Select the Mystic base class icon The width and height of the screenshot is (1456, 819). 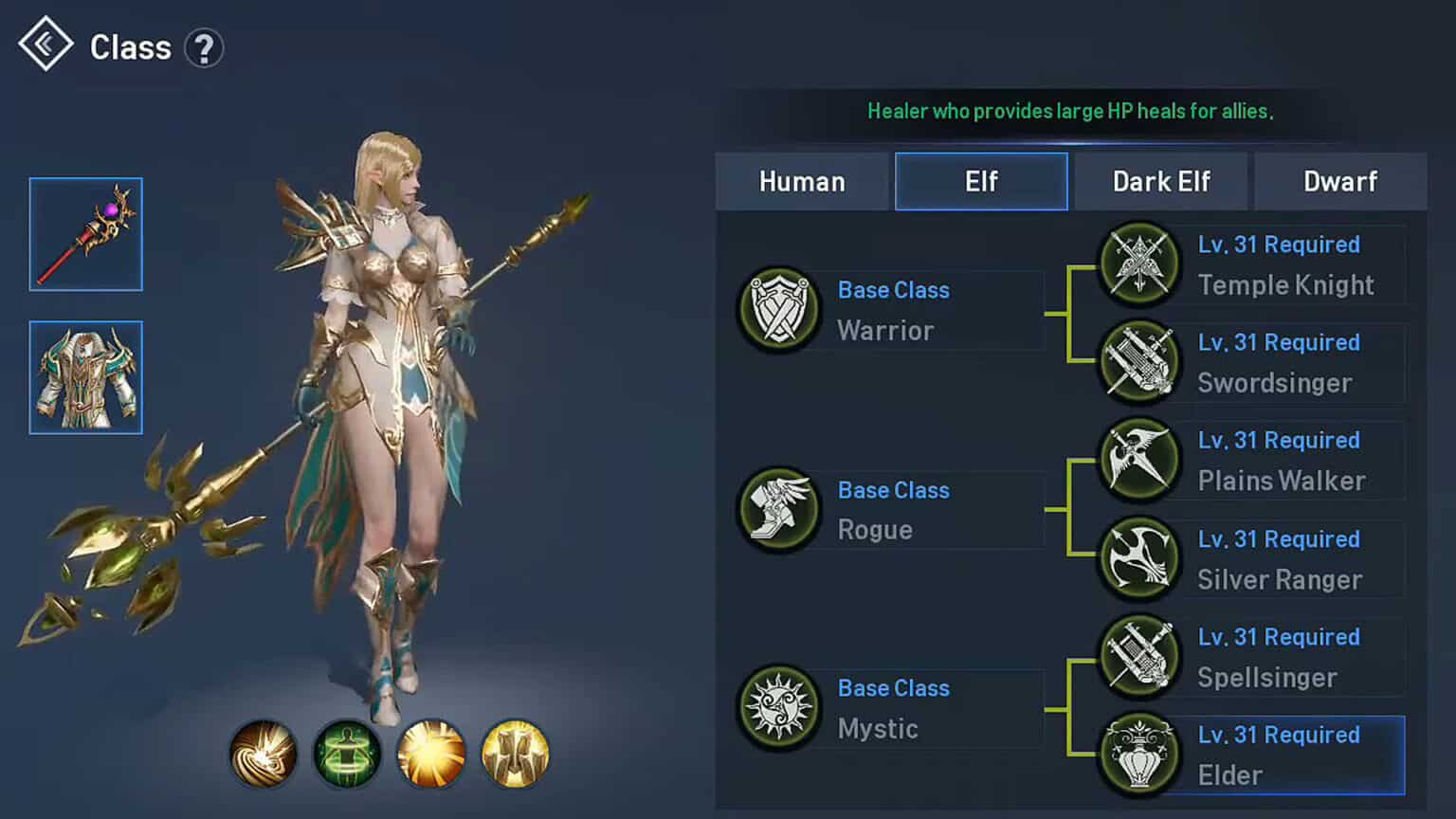pyautogui.click(x=778, y=708)
